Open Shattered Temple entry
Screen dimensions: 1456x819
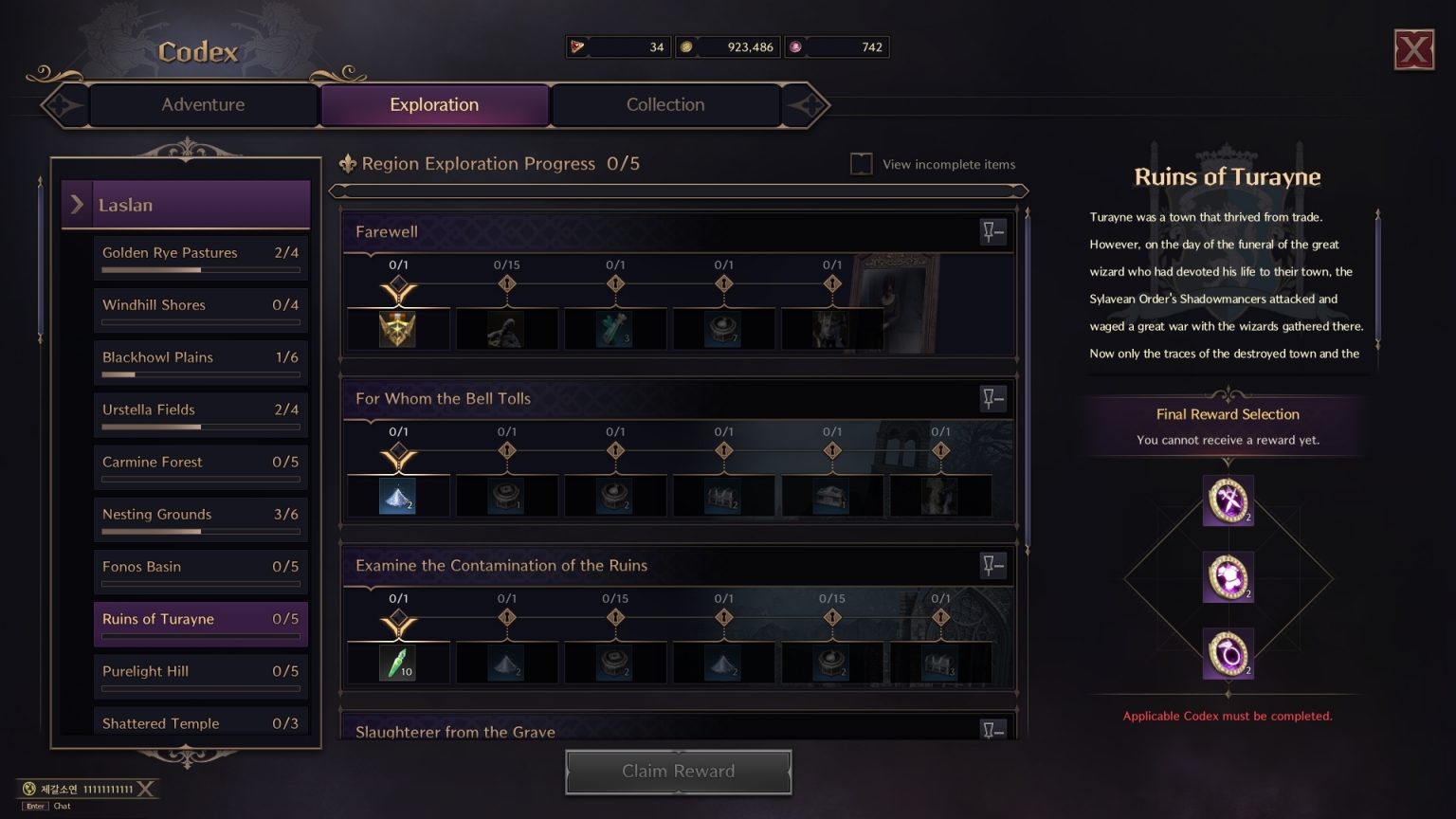200,722
